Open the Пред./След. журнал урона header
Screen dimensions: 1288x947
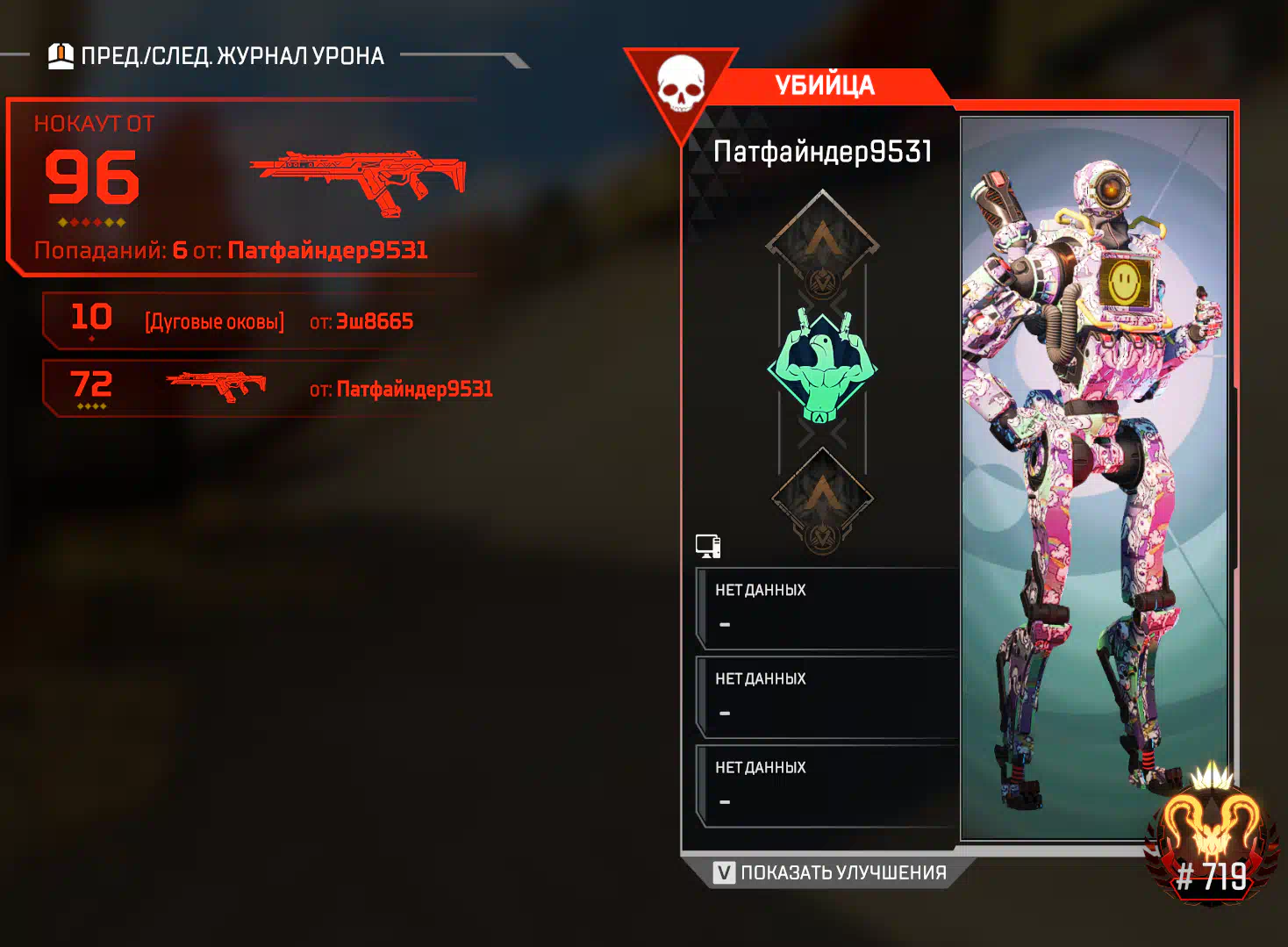[x=217, y=56]
